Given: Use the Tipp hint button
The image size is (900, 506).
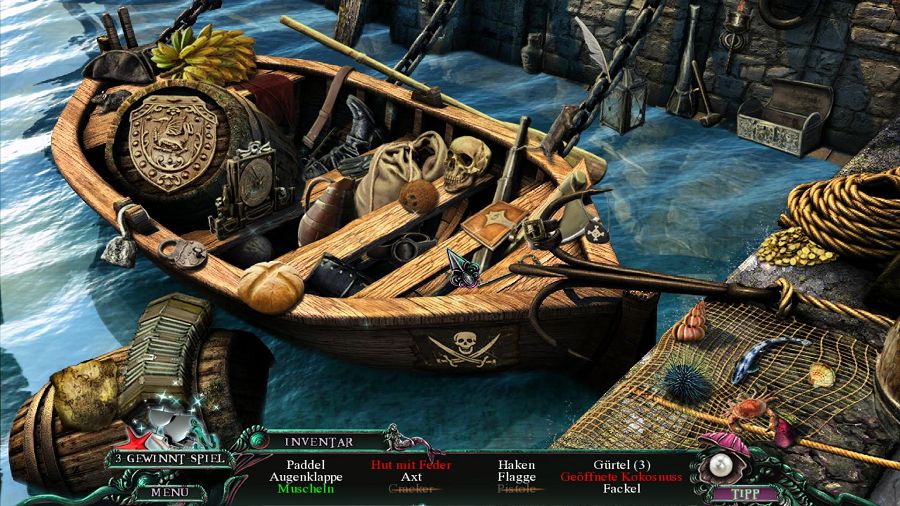Looking at the screenshot, I should coord(742,492).
